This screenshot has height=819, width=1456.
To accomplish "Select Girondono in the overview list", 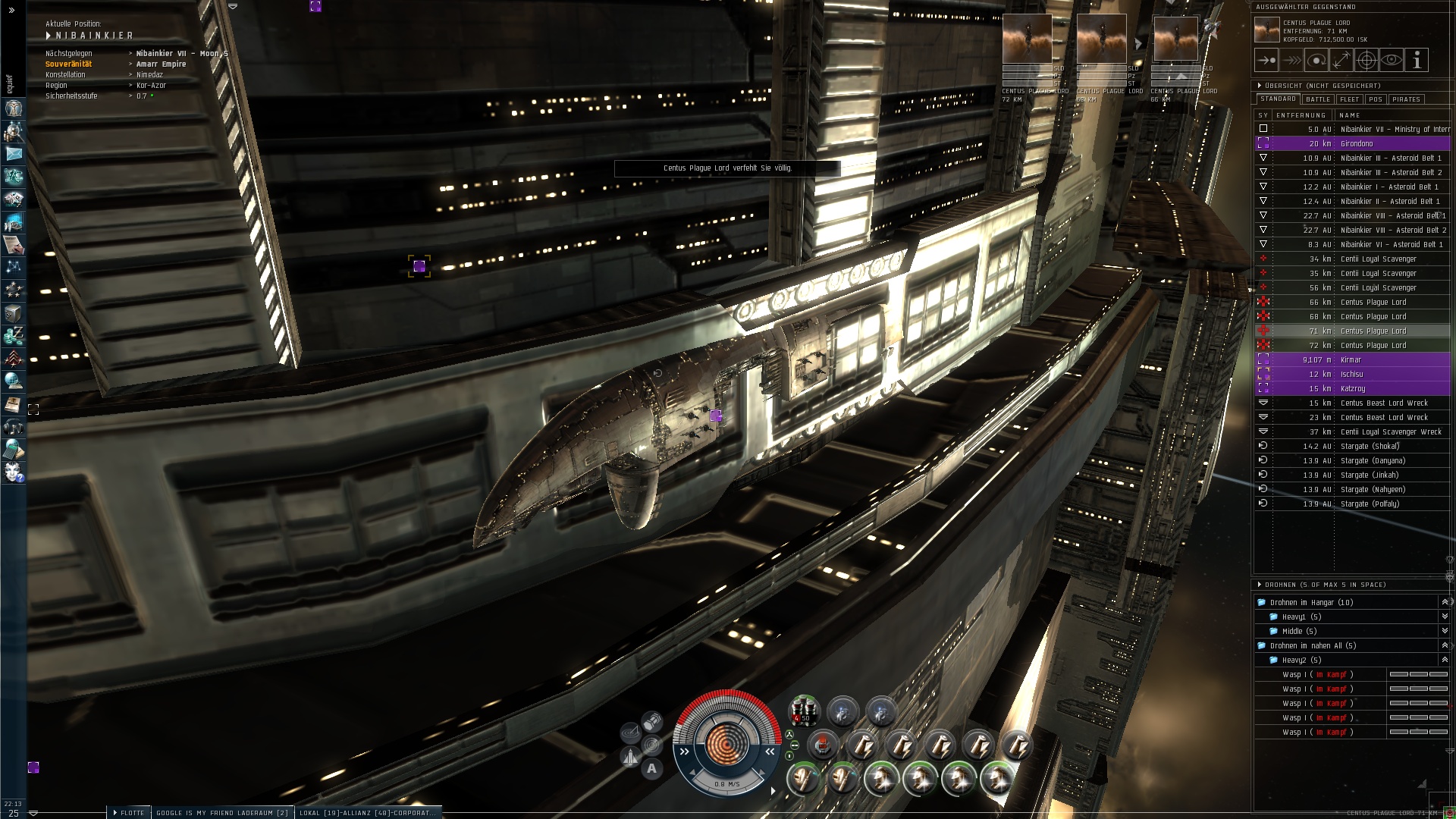I will (1357, 143).
